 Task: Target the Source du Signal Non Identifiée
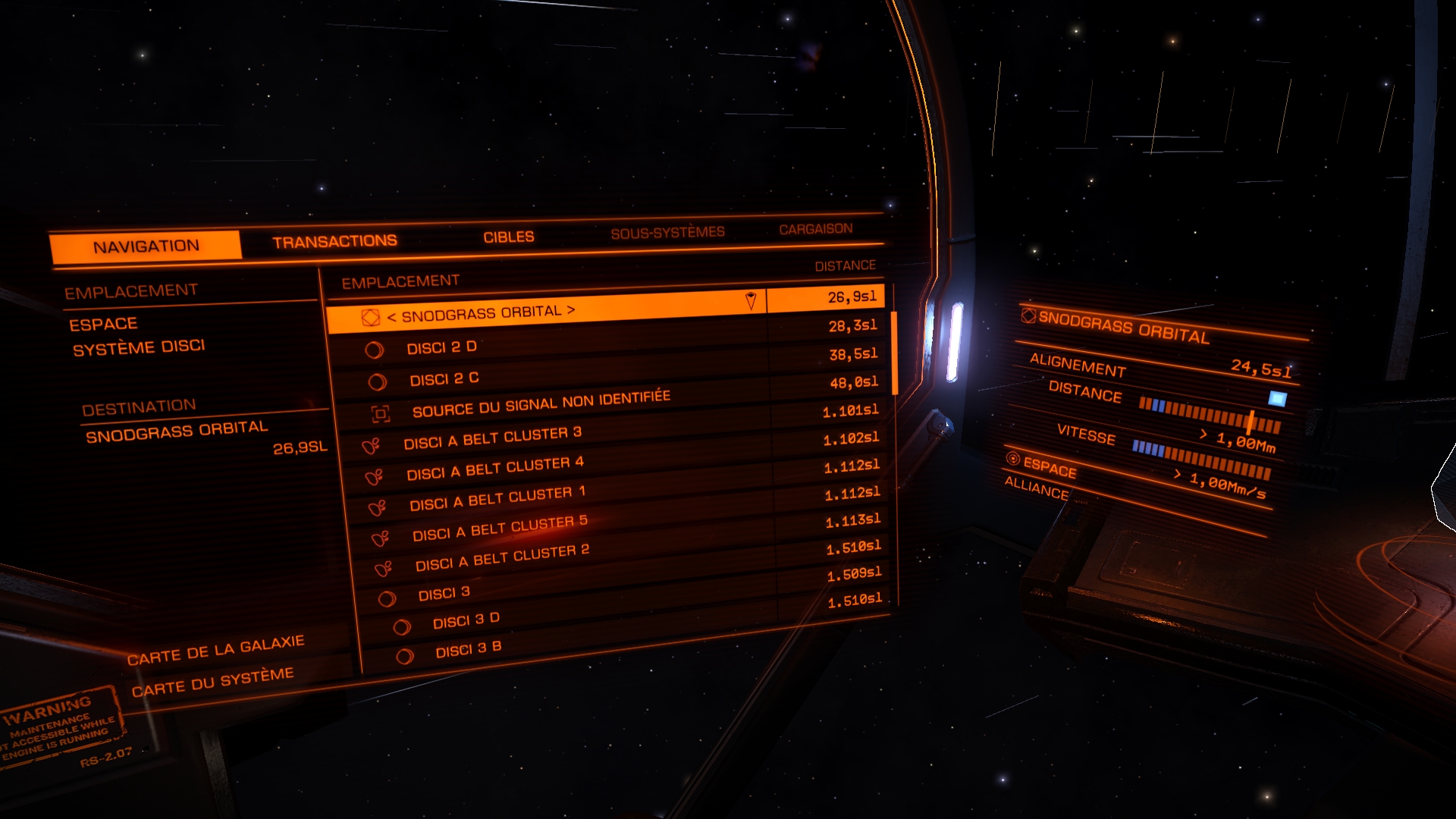pyautogui.click(x=541, y=403)
